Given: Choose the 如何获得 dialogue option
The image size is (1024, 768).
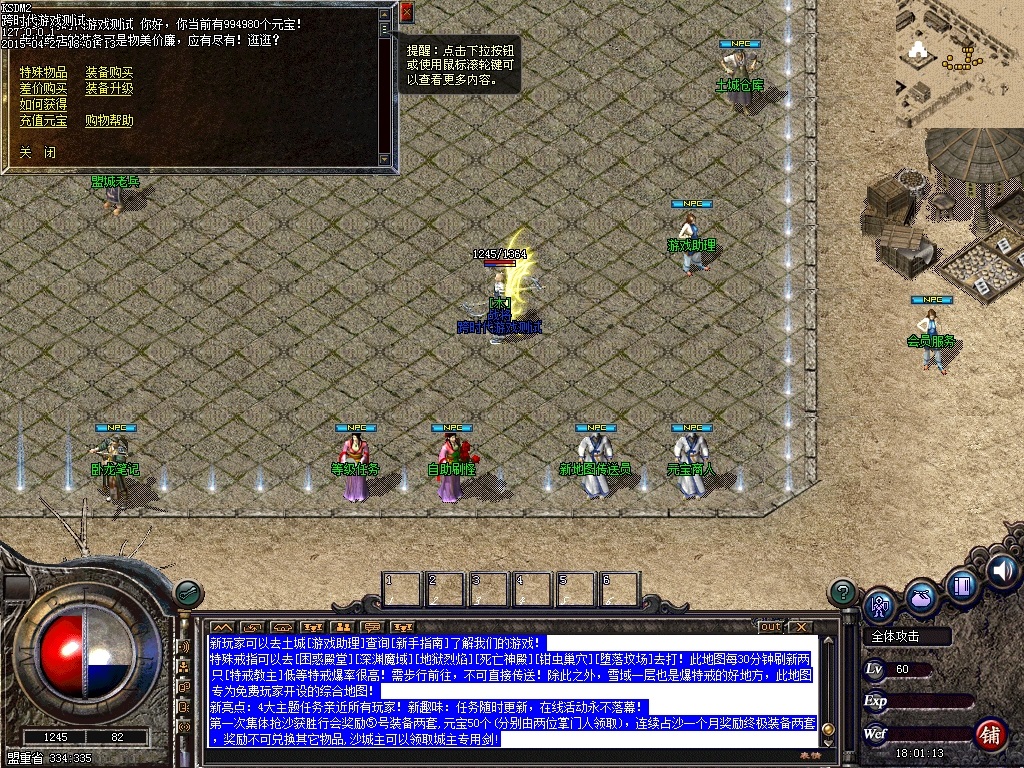Looking at the screenshot, I should 43,105.
